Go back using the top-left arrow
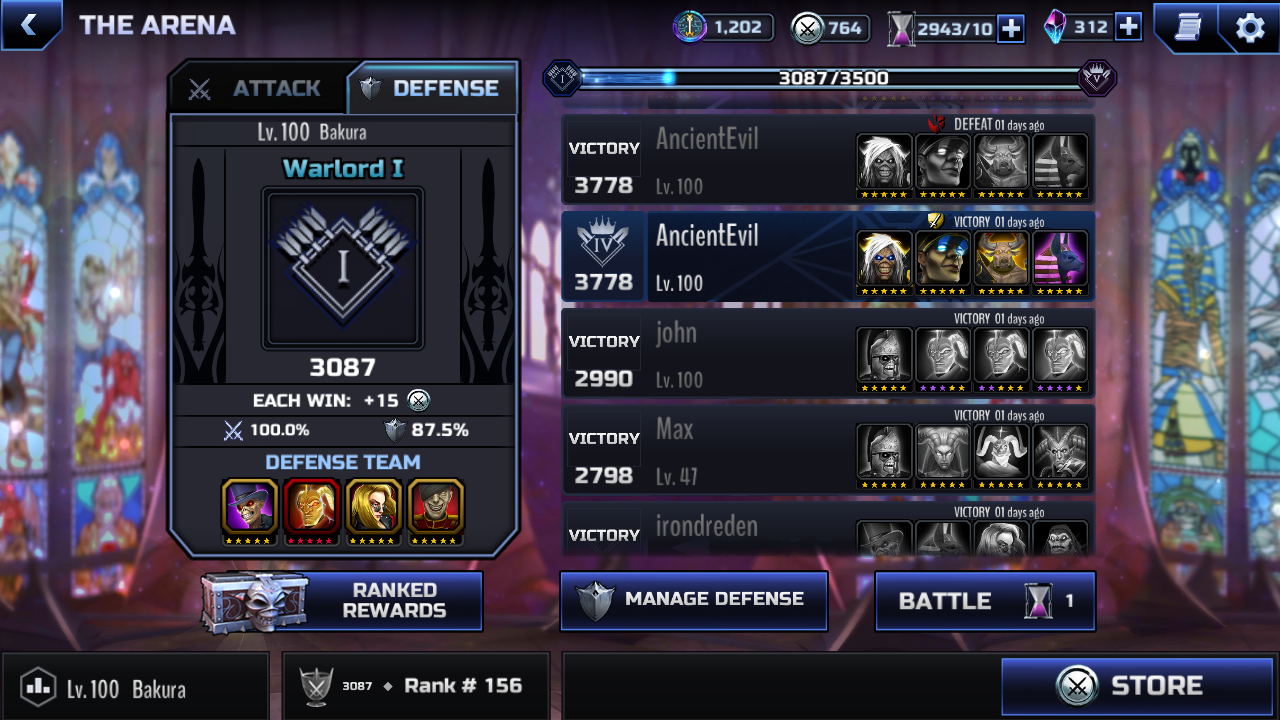Viewport: 1280px width, 720px height. click(x=29, y=25)
